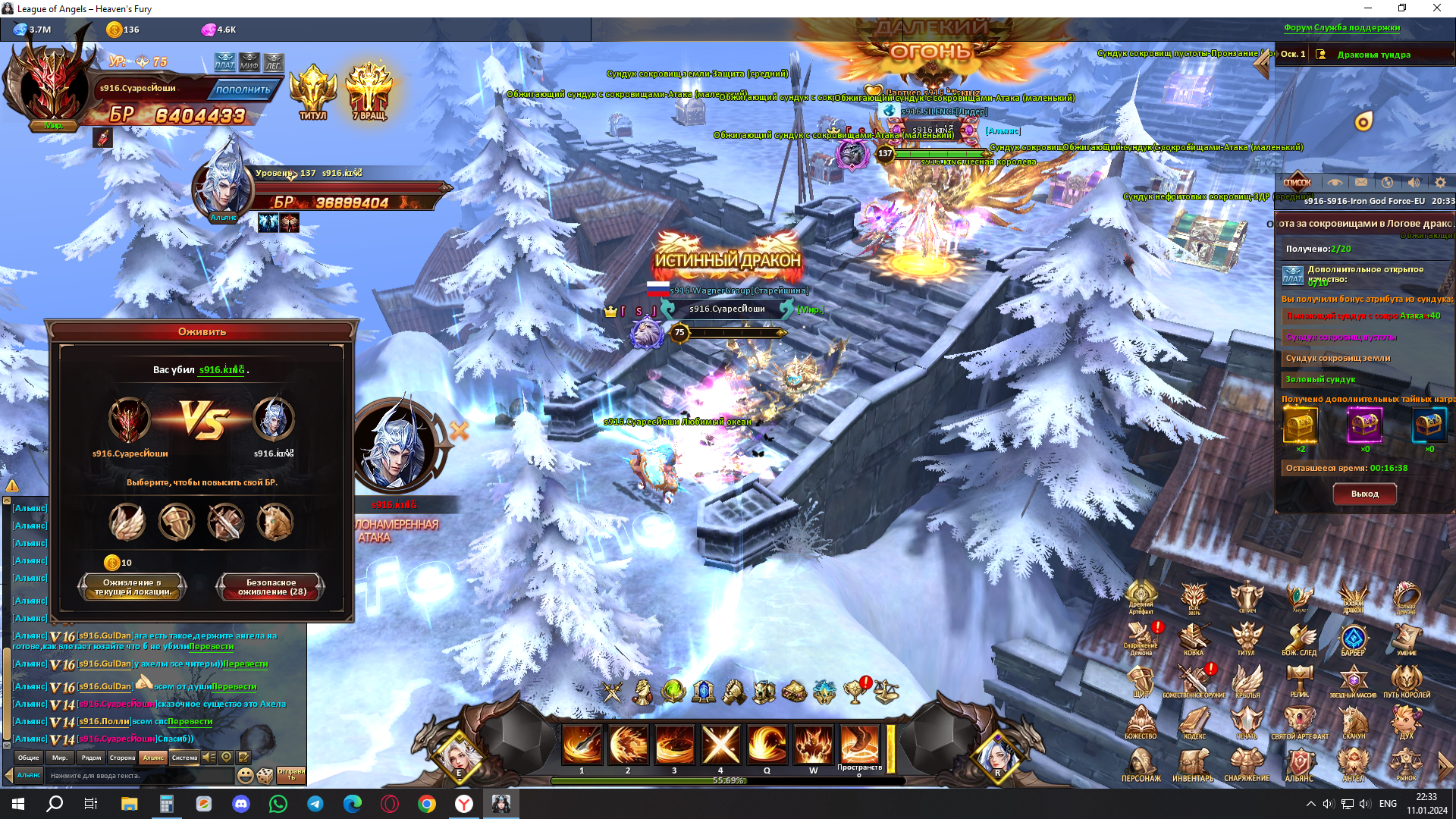Select 'Безопасное оживление' safe revive button
This screenshot has height=819, width=1456.
(x=271, y=587)
